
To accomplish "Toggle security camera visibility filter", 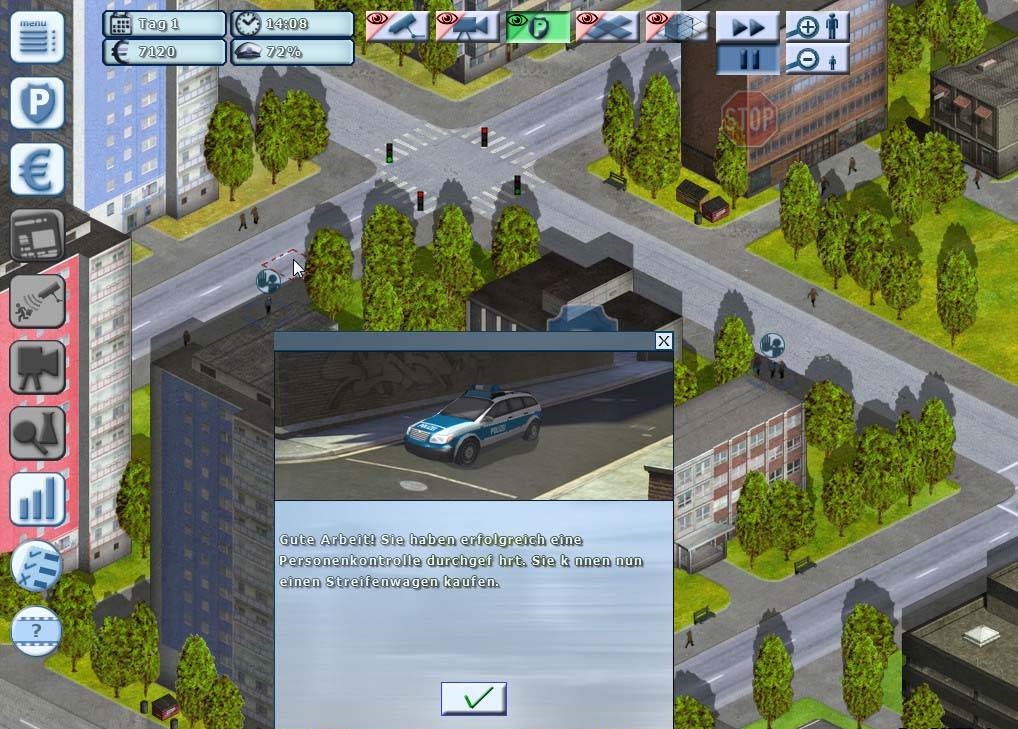I will (x=397, y=26).
